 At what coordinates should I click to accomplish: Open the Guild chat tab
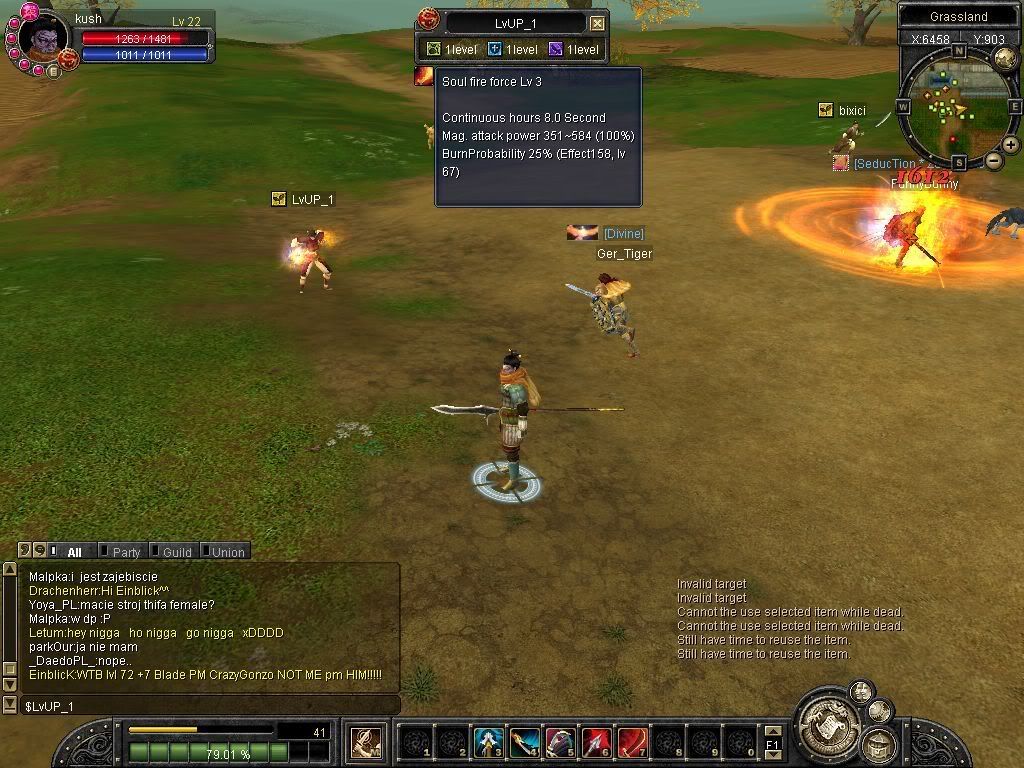[176, 552]
